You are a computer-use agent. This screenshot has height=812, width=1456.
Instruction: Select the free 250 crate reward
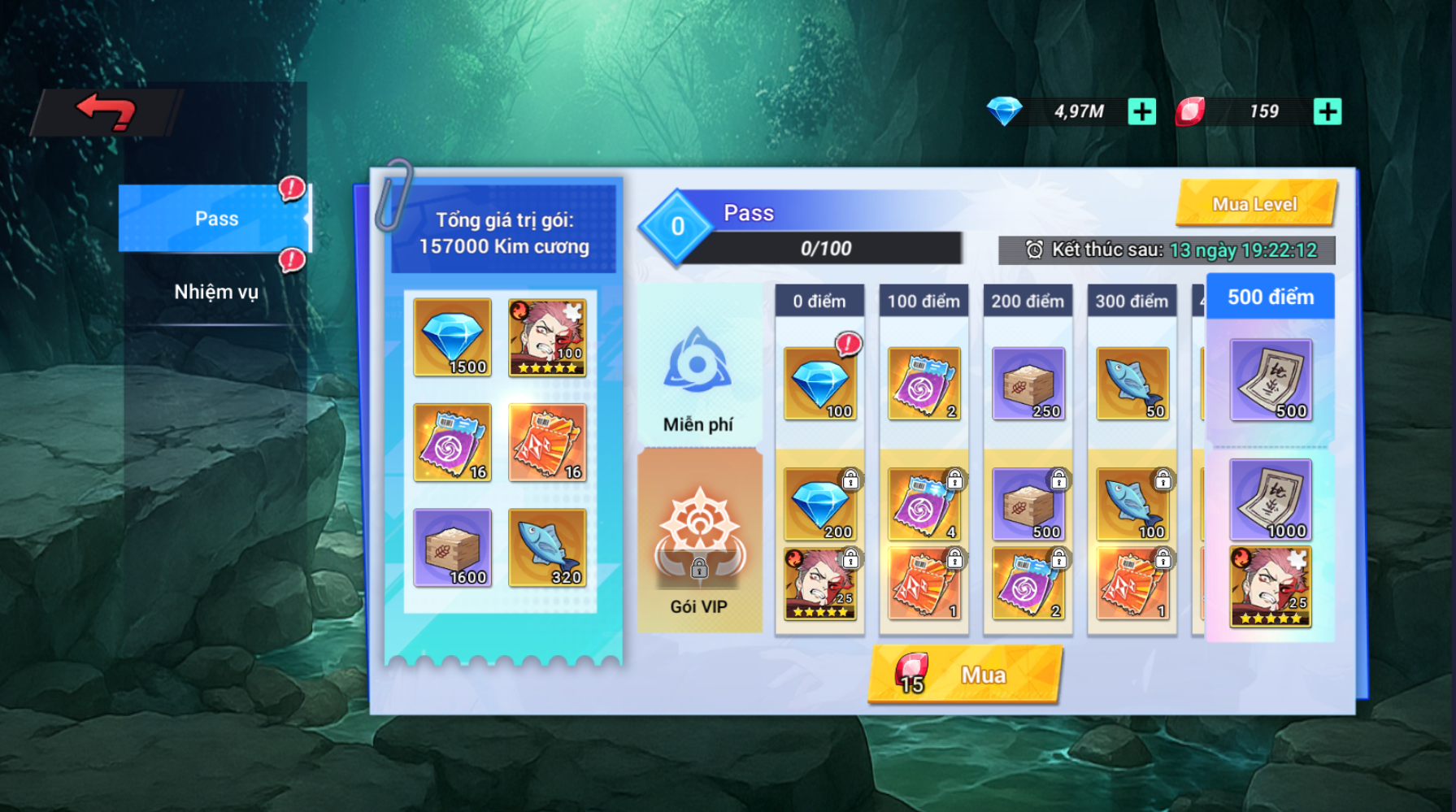pos(1028,384)
